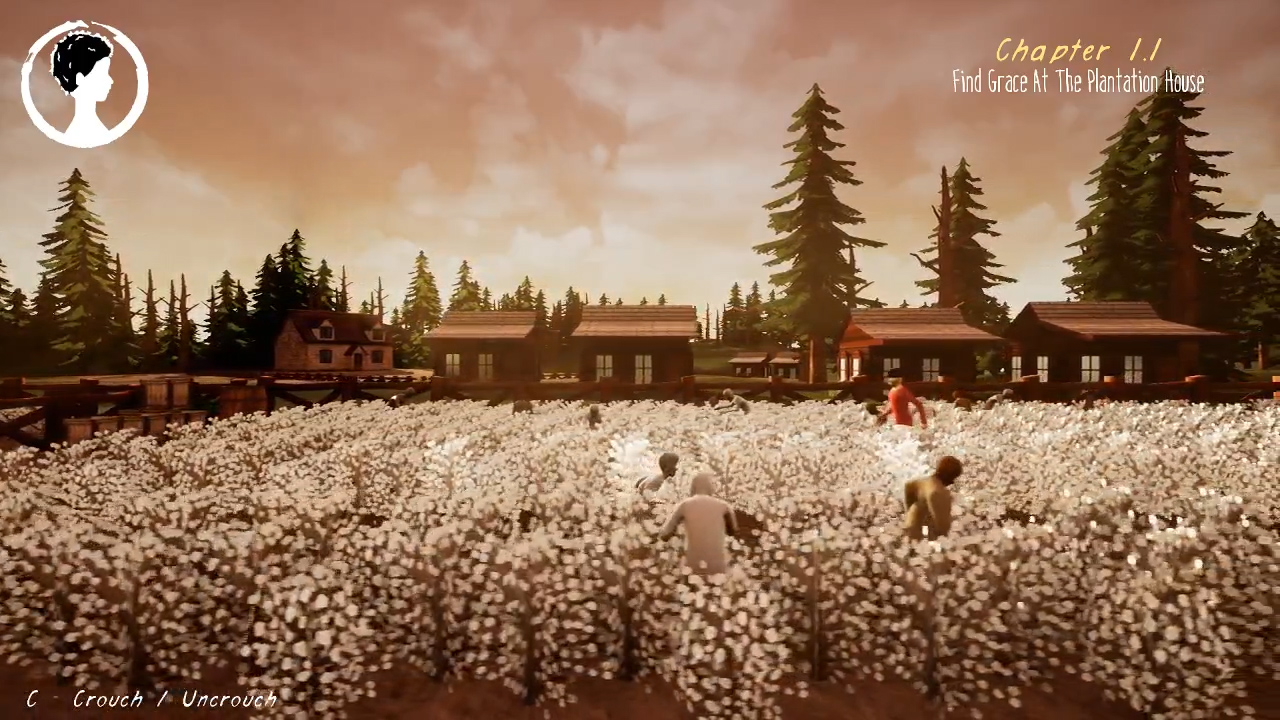Click the worker in white in the field
The height and width of the screenshot is (720, 1280).
(703, 520)
